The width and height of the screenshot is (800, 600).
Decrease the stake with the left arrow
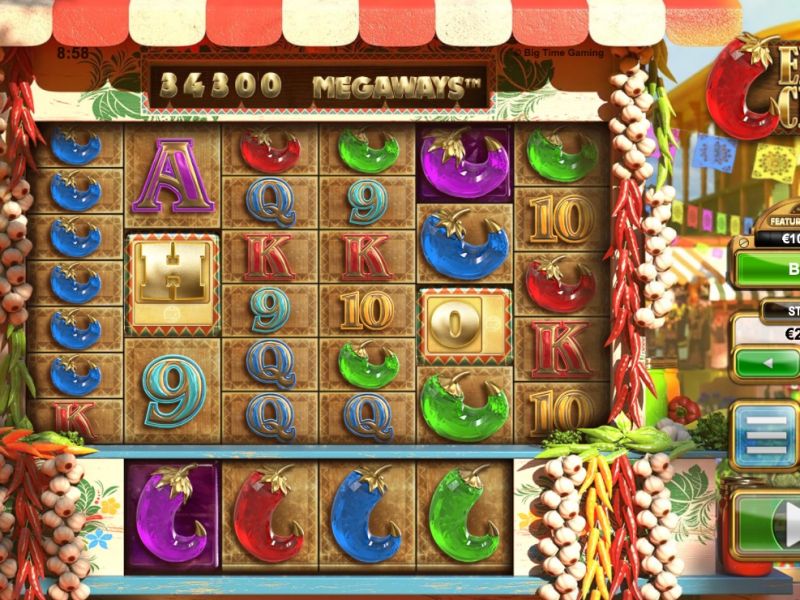click(x=768, y=362)
